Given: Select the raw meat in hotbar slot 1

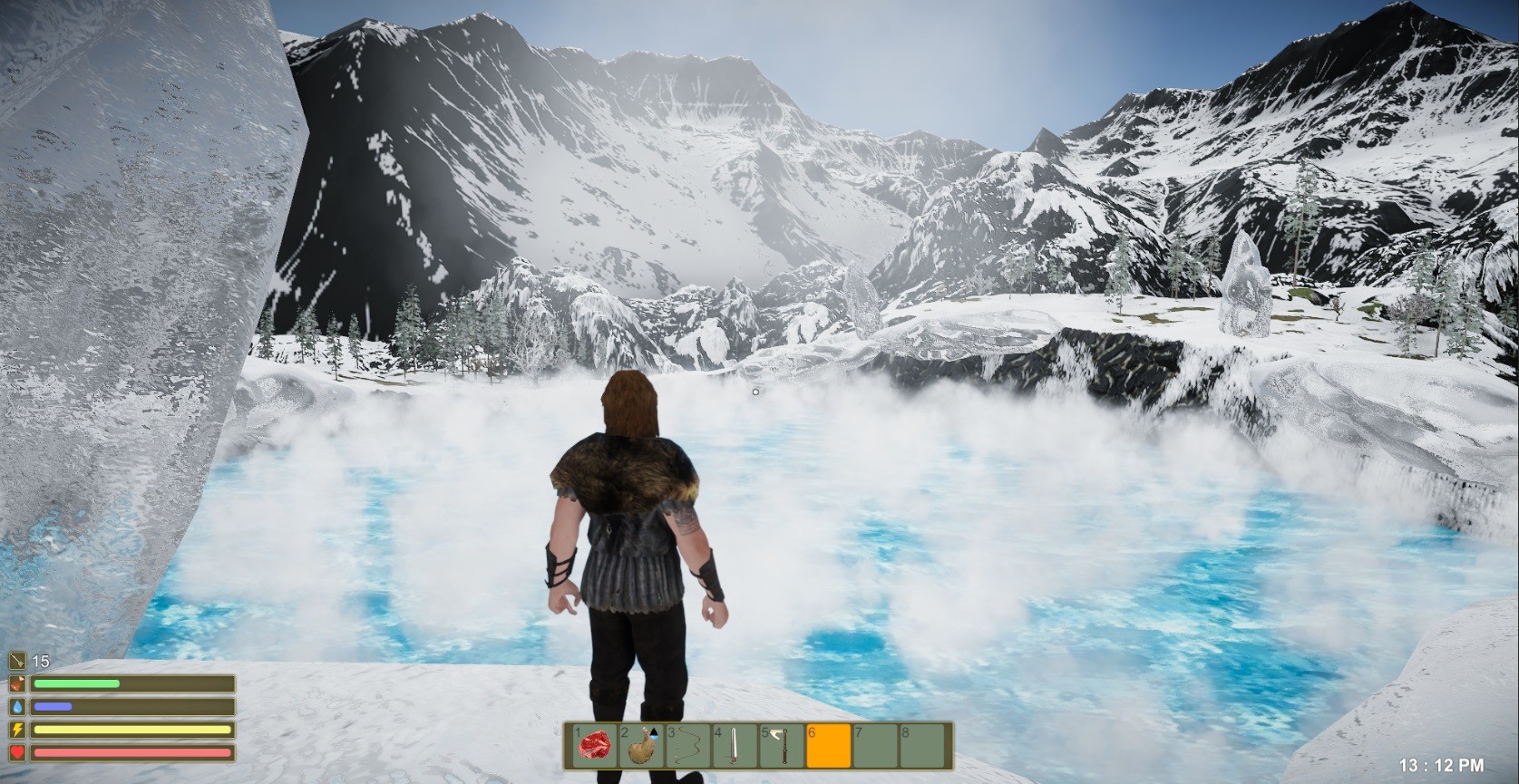Looking at the screenshot, I should click(x=595, y=746).
